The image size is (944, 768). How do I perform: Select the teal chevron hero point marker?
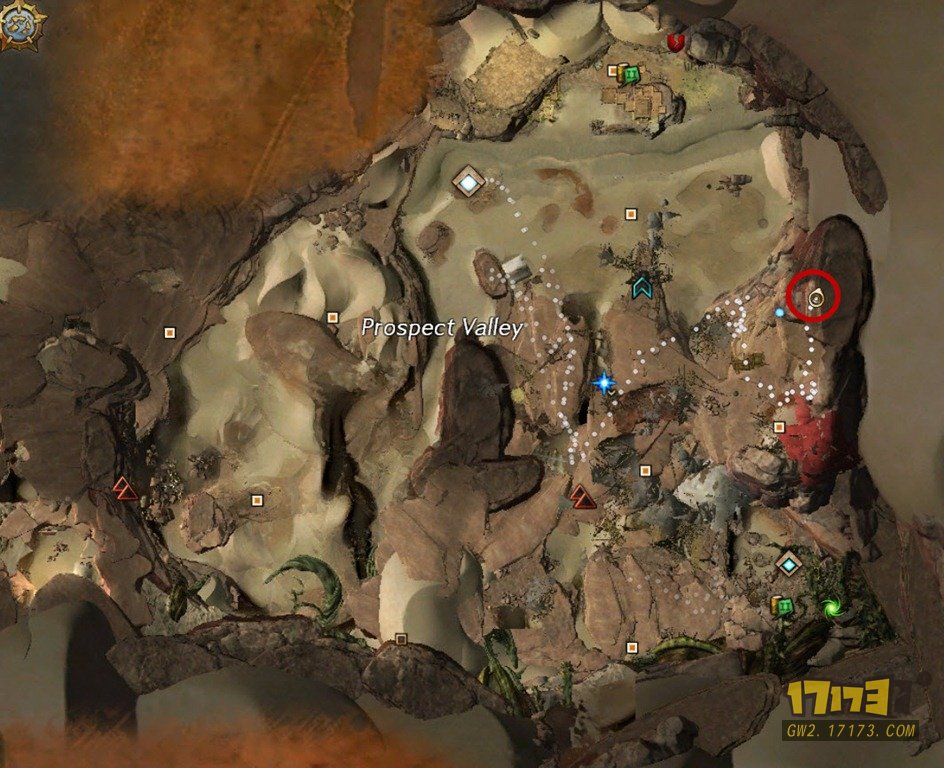coord(641,287)
